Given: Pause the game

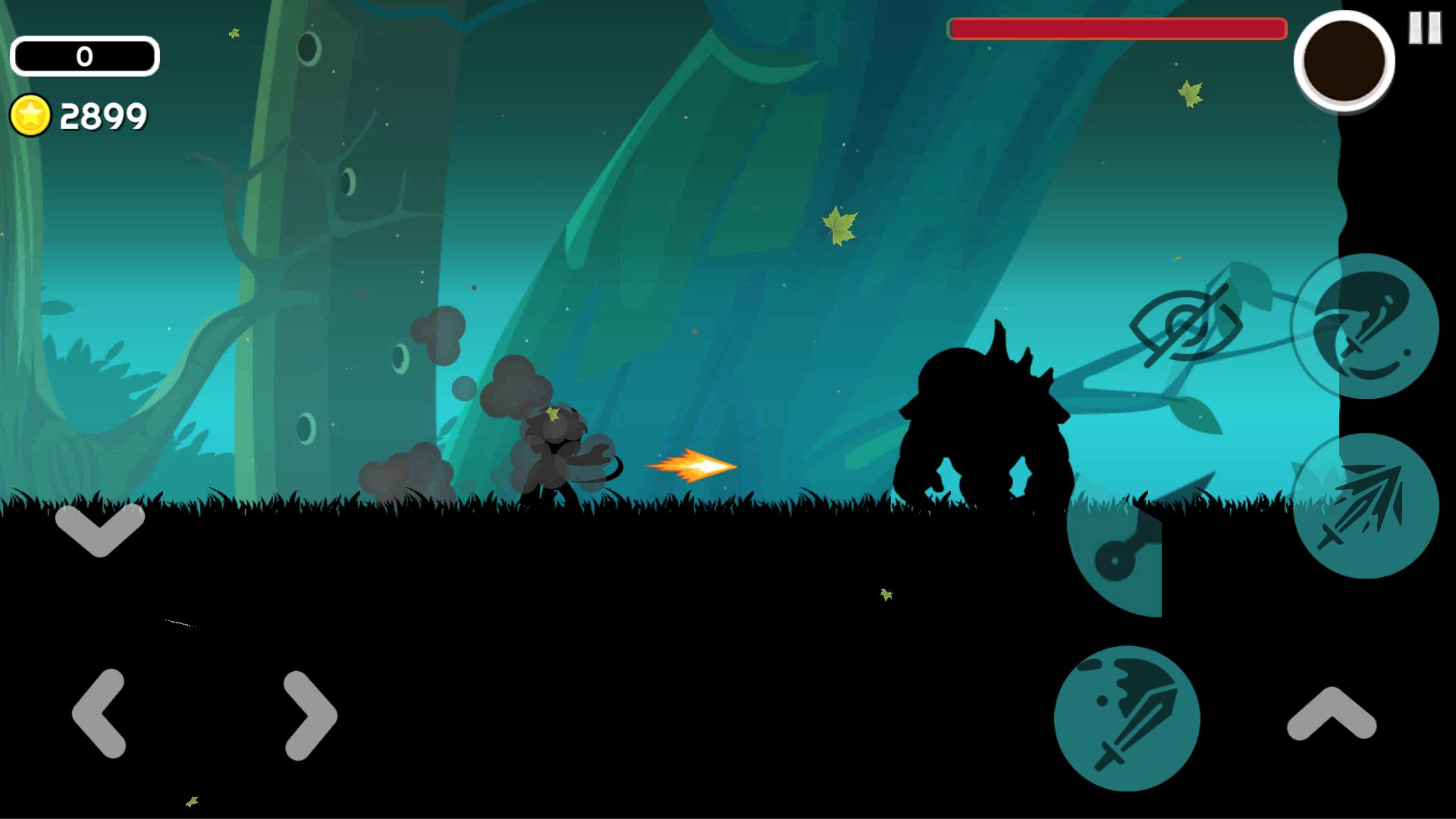Looking at the screenshot, I should click(x=1424, y=28).
